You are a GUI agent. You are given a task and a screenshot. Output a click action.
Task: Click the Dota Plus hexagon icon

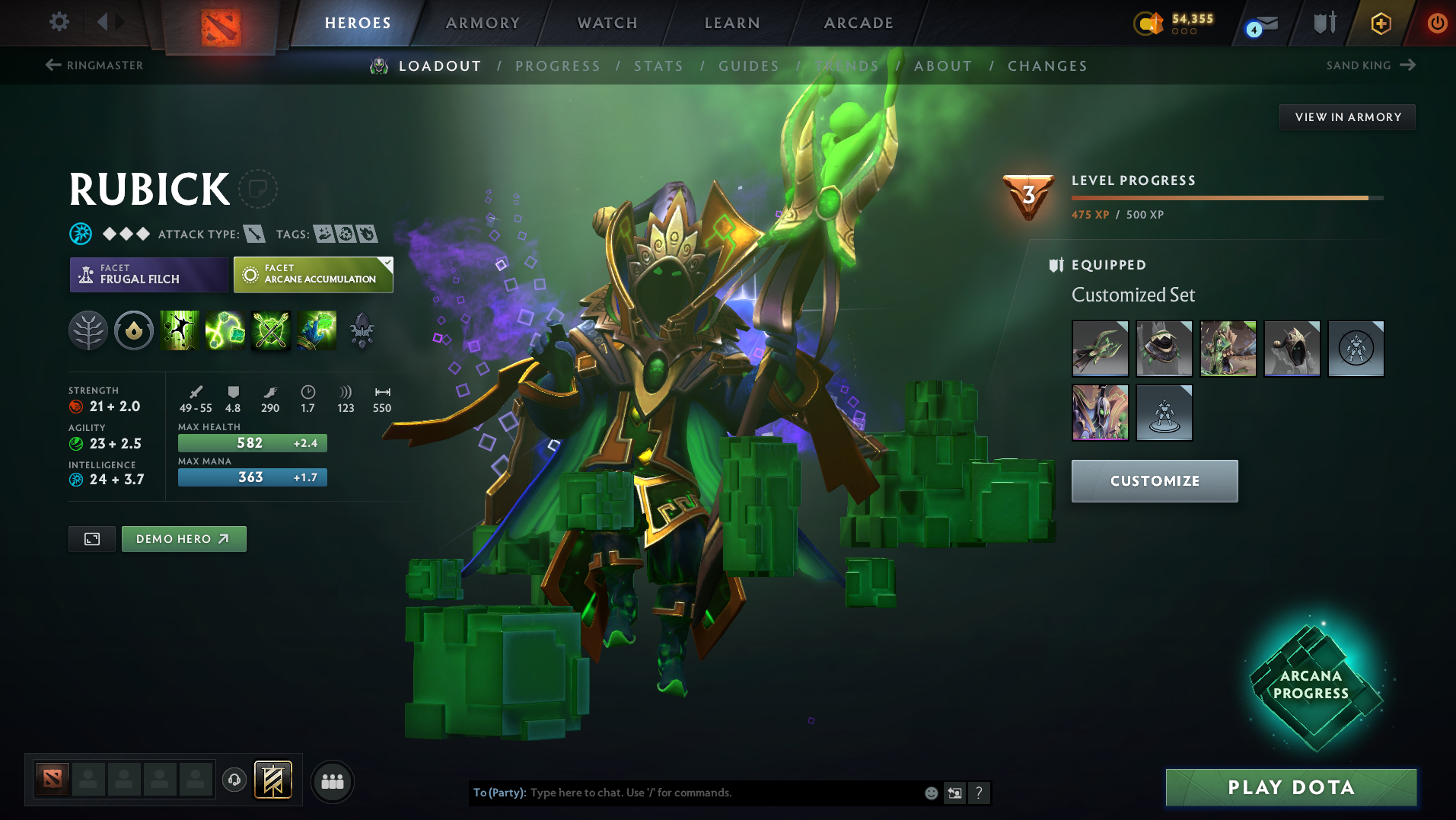click(x=1380, y=23)
